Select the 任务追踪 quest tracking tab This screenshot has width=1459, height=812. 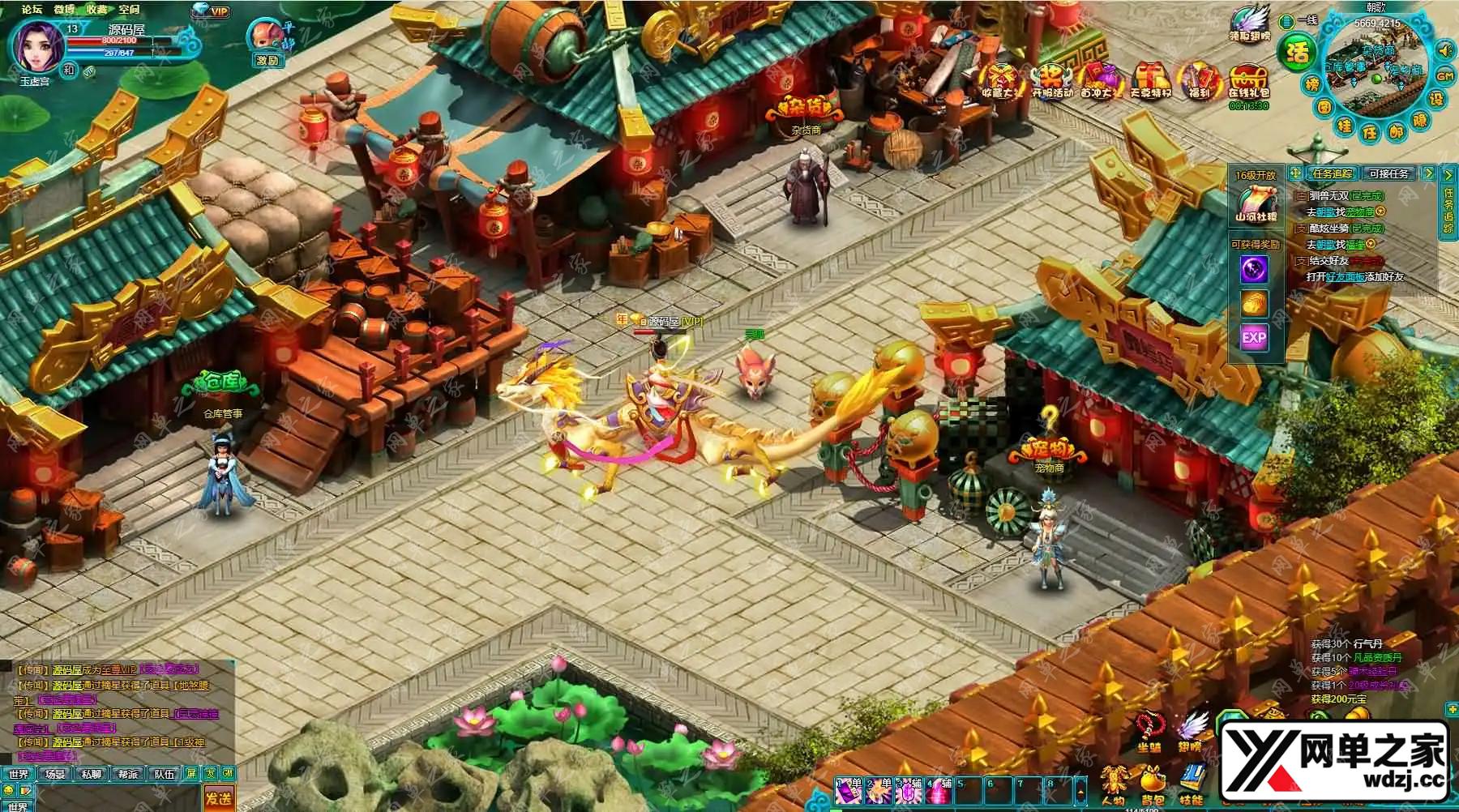[1333, 173]
